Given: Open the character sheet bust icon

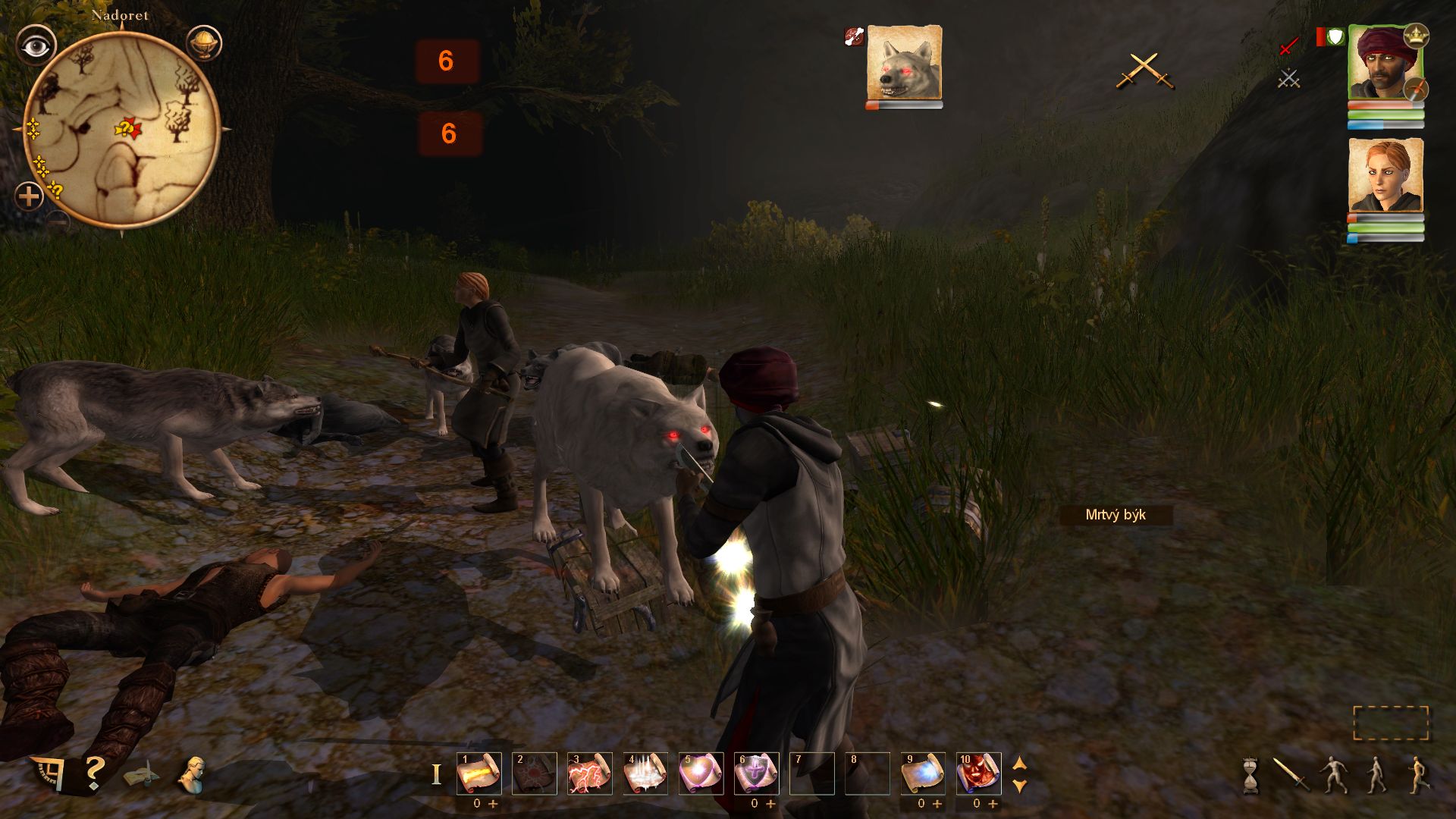Looking at the screenshot, I should pyautogui.click(x=193, y=774).
